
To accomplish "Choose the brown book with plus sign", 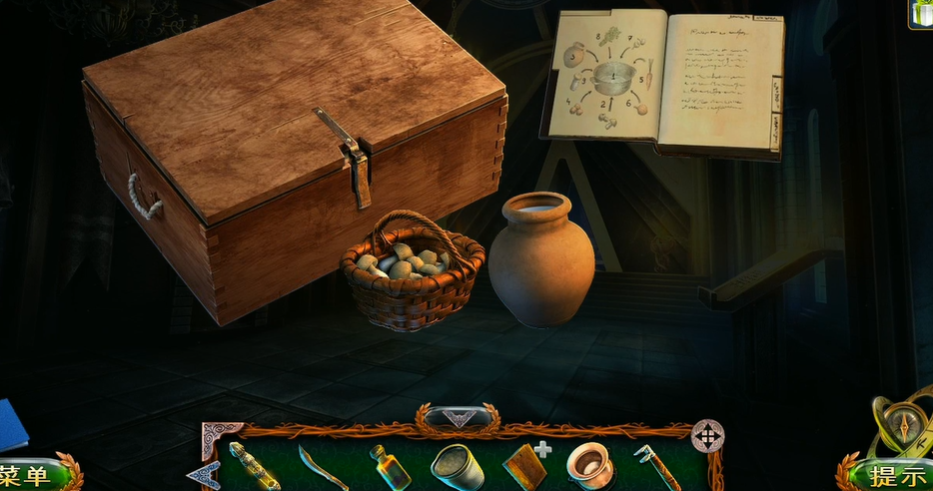I will (525, 465).
